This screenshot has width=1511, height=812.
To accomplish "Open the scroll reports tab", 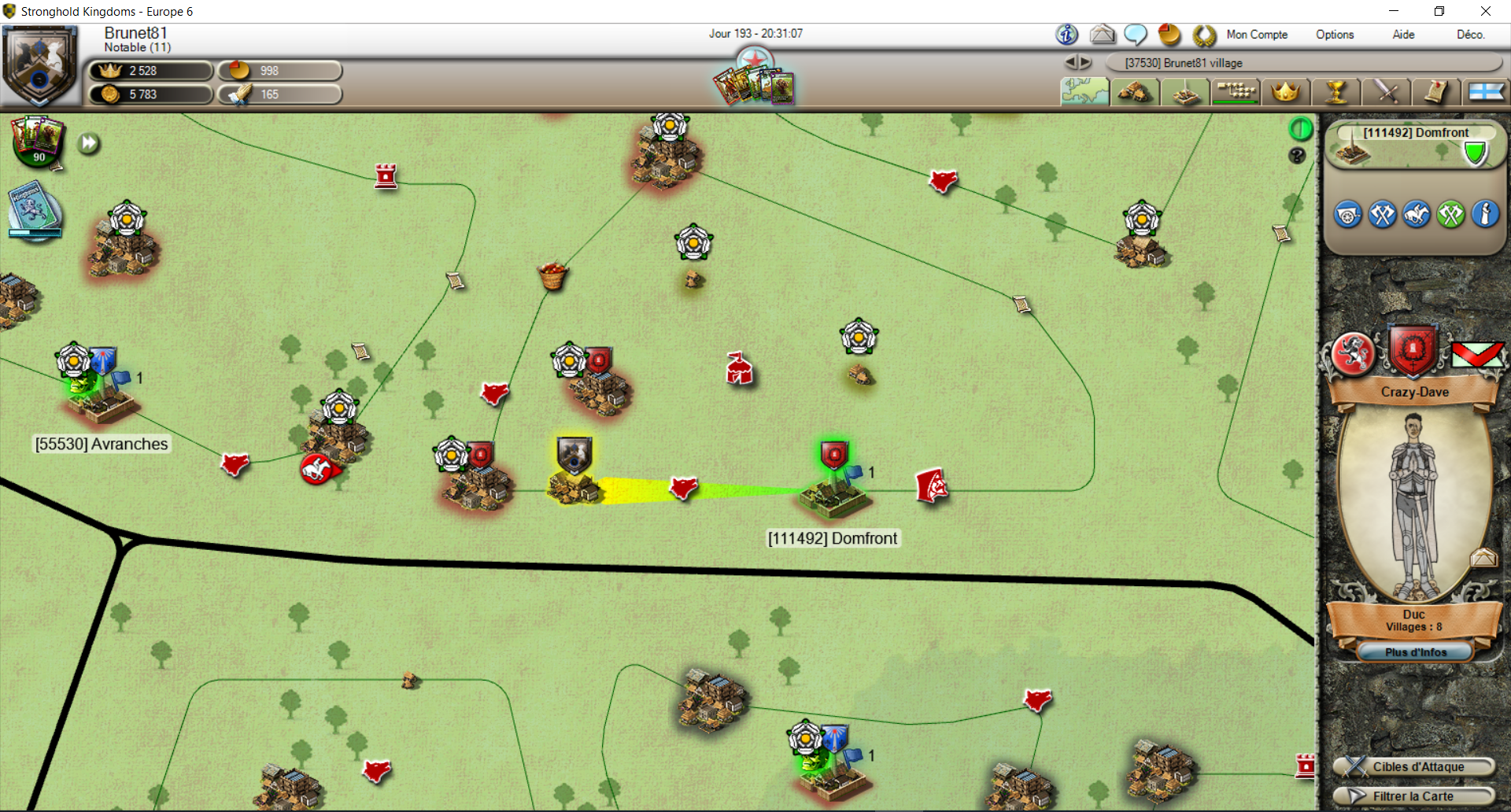I will coord(1436,92).
